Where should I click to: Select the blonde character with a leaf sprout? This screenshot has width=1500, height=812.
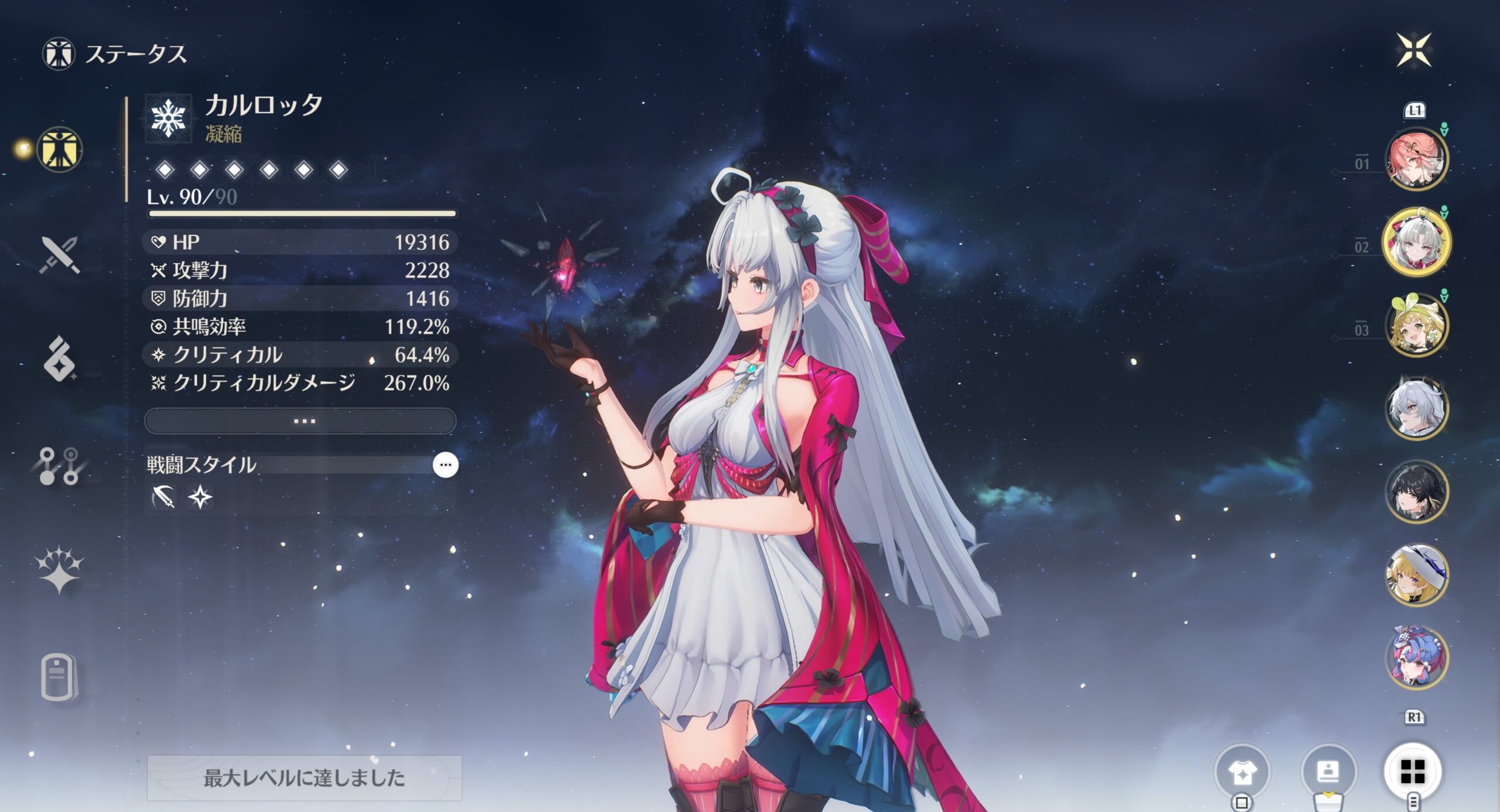pos(1416,326)
